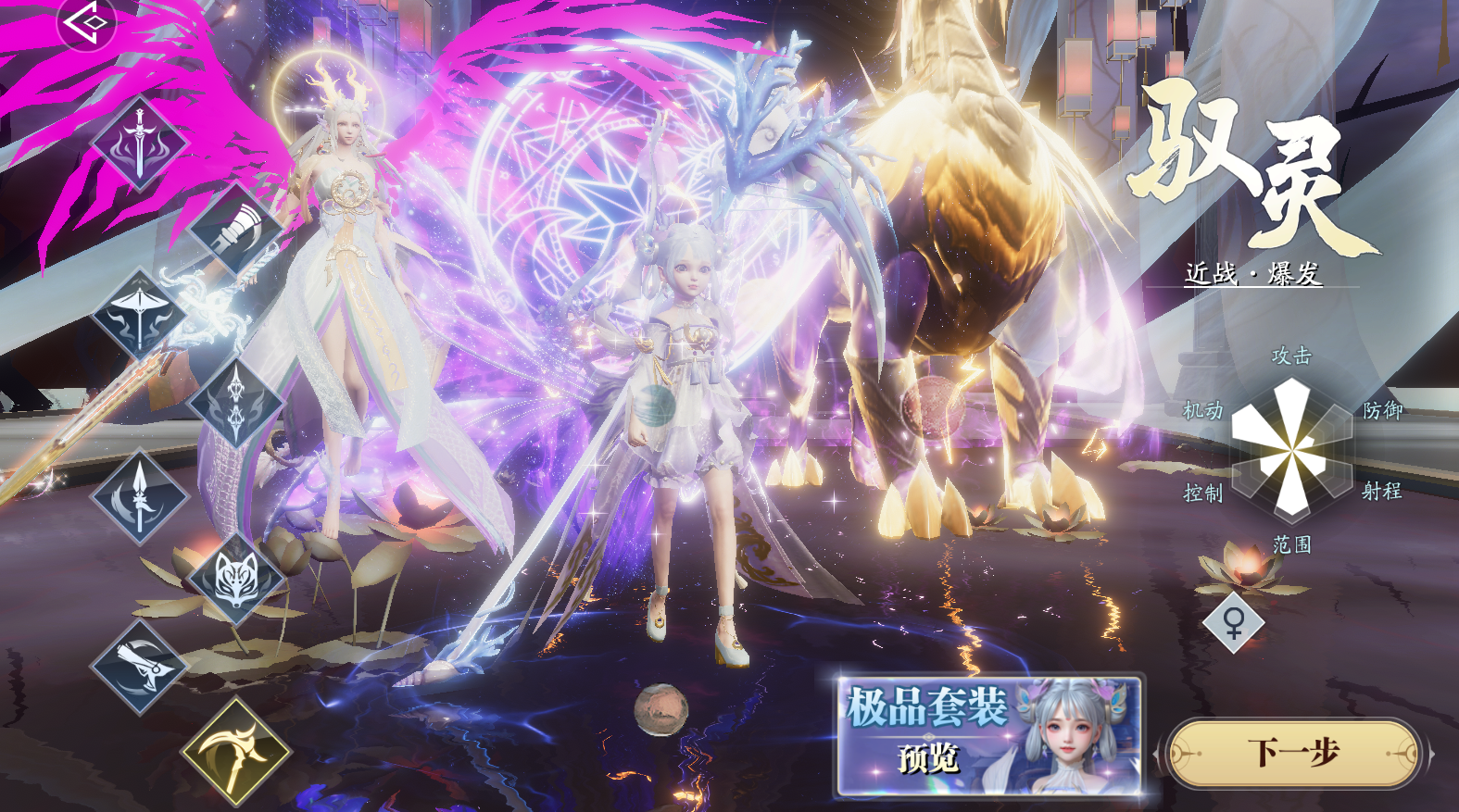Pick the gun class icon
1459x812 pixels.
click(x=140, y=666)
